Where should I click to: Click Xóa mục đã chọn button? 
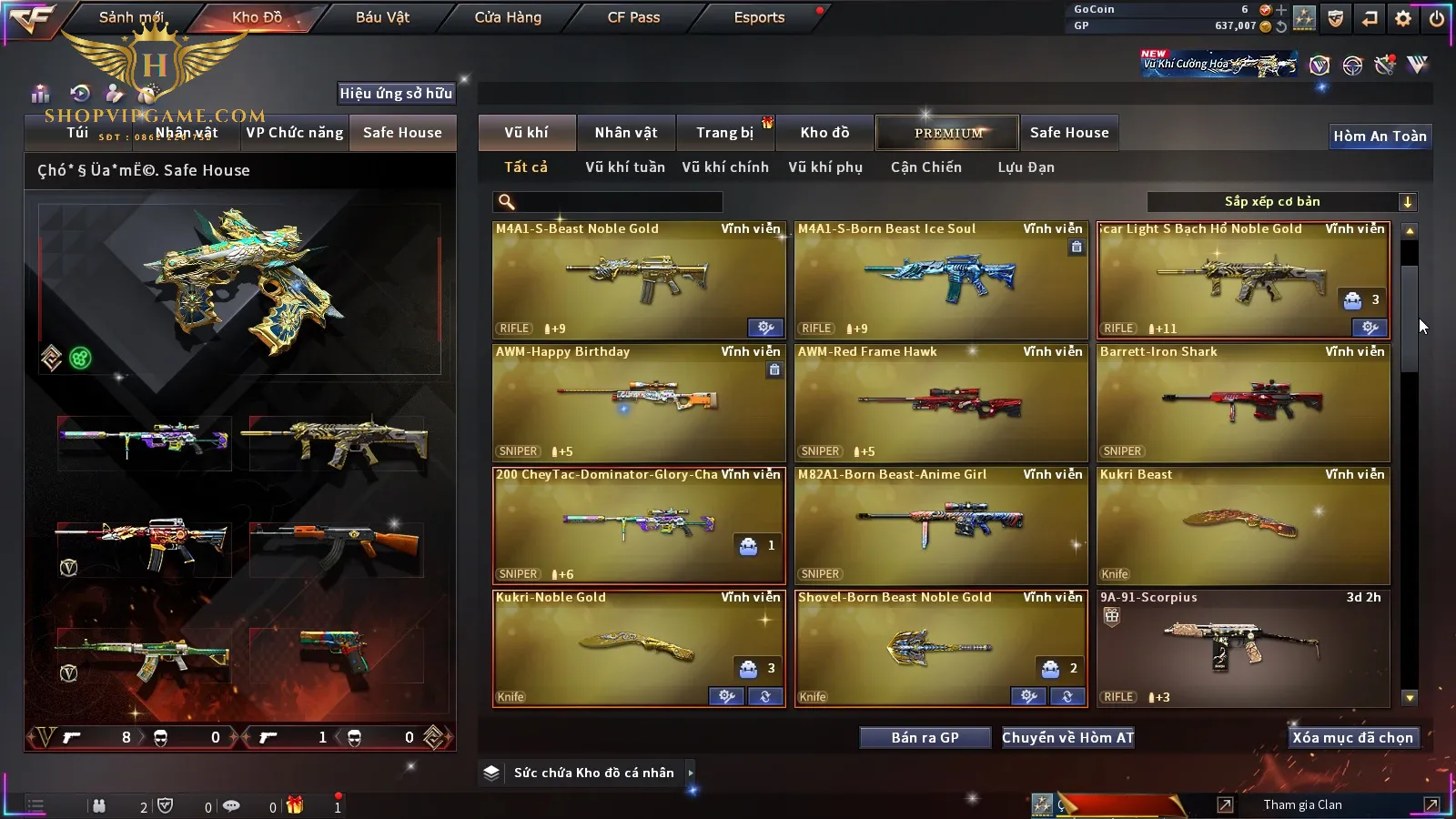click(1352, 738)
